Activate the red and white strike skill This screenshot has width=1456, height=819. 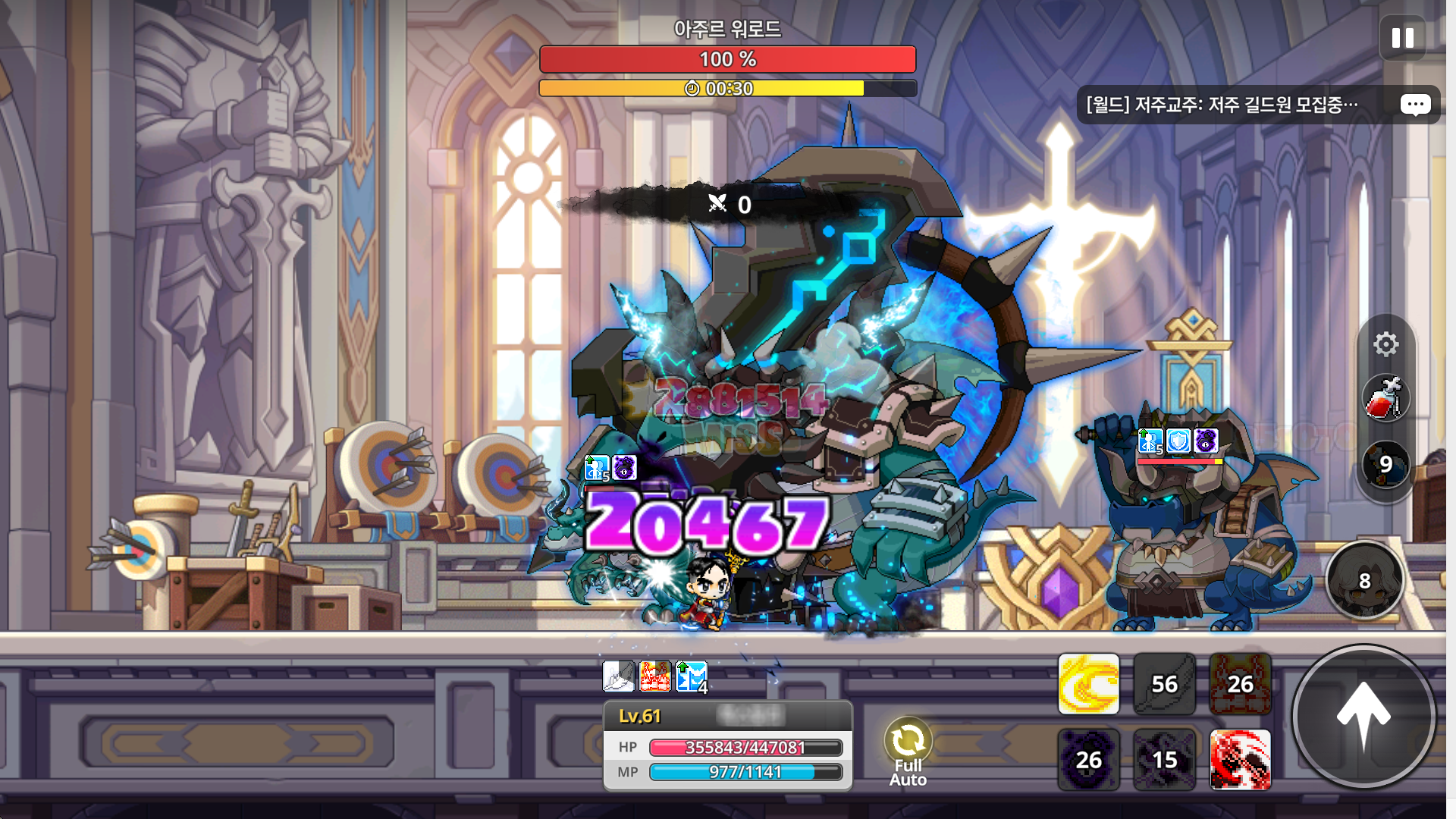click(x=1240, y=760)
